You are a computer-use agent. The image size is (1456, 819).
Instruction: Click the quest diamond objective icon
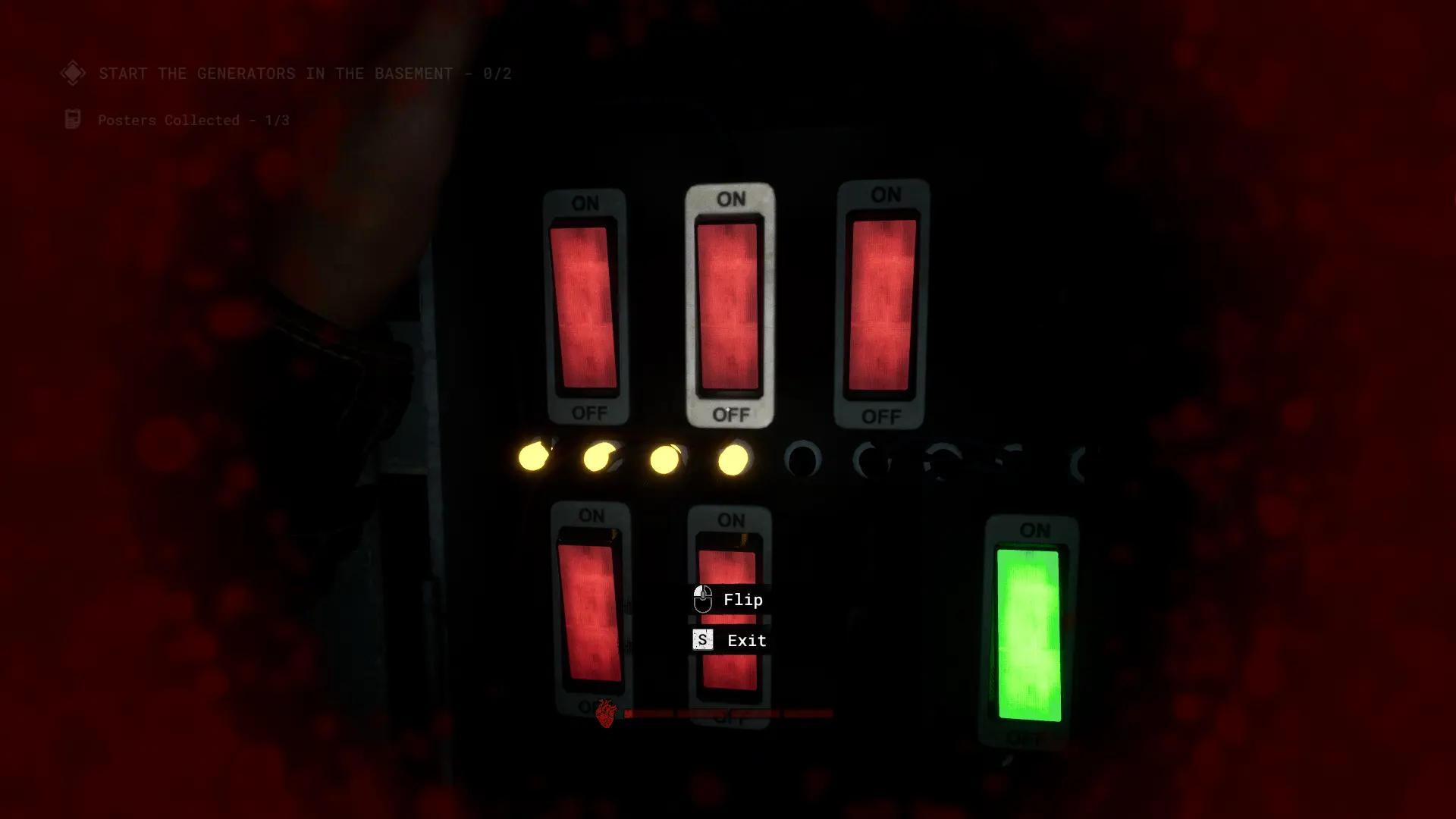click(x=73, y=73)
